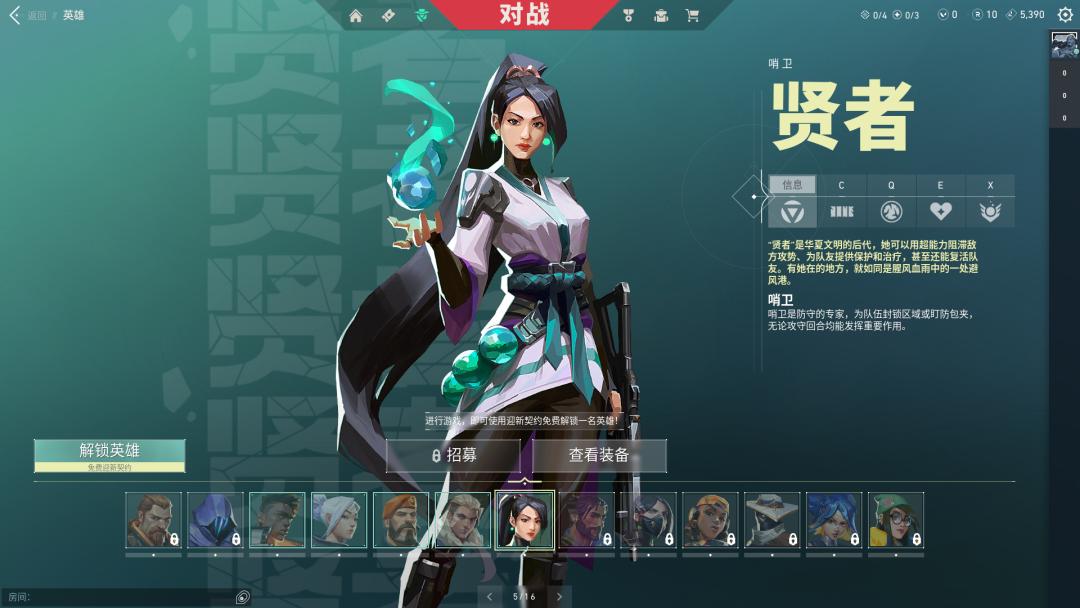Click the 招募 recruit button

454,456
